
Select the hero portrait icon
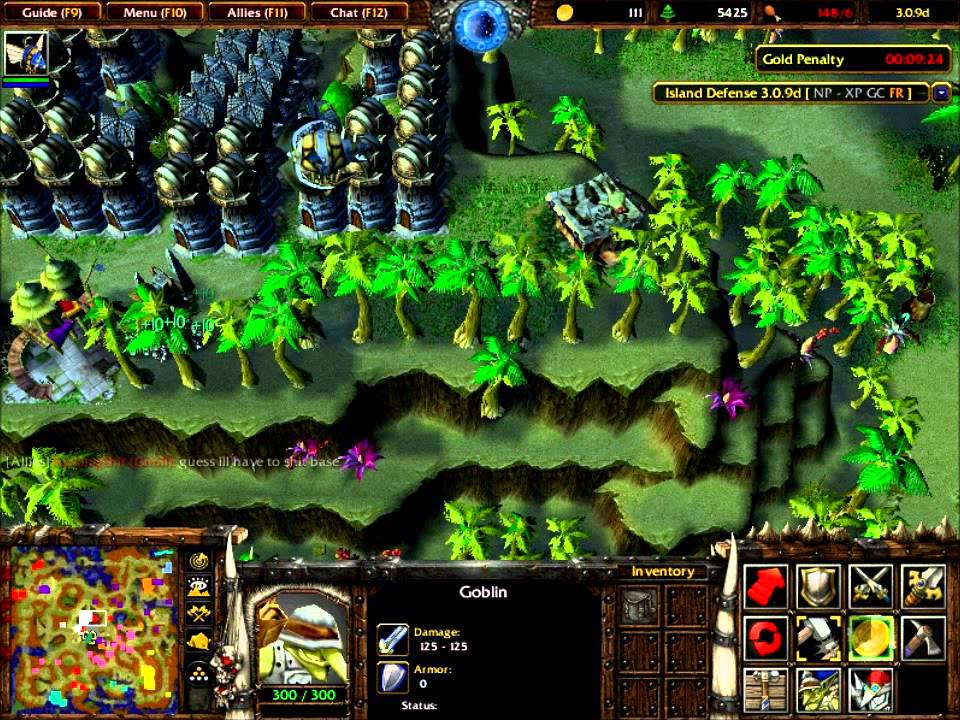coord(26,54)
